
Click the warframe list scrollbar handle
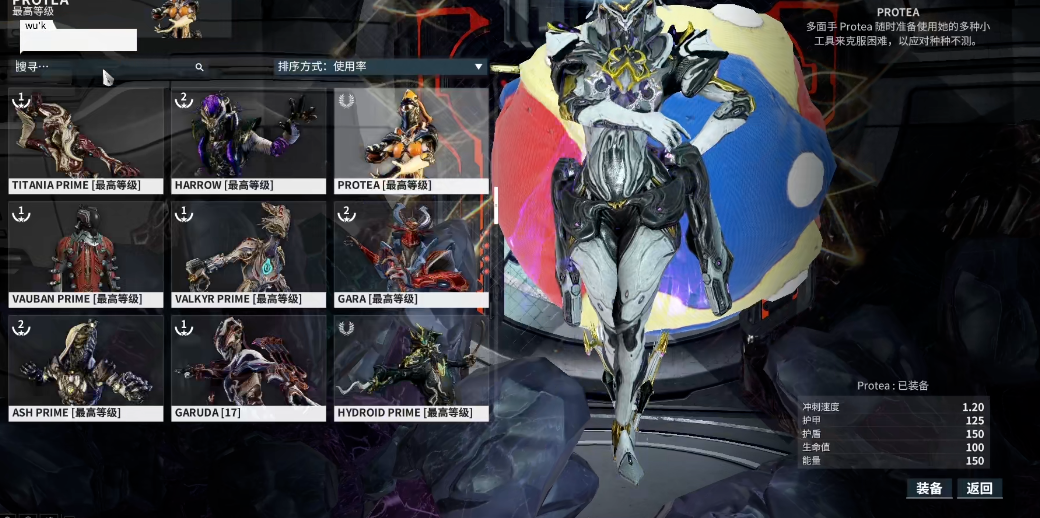click(x=496, y=205)
